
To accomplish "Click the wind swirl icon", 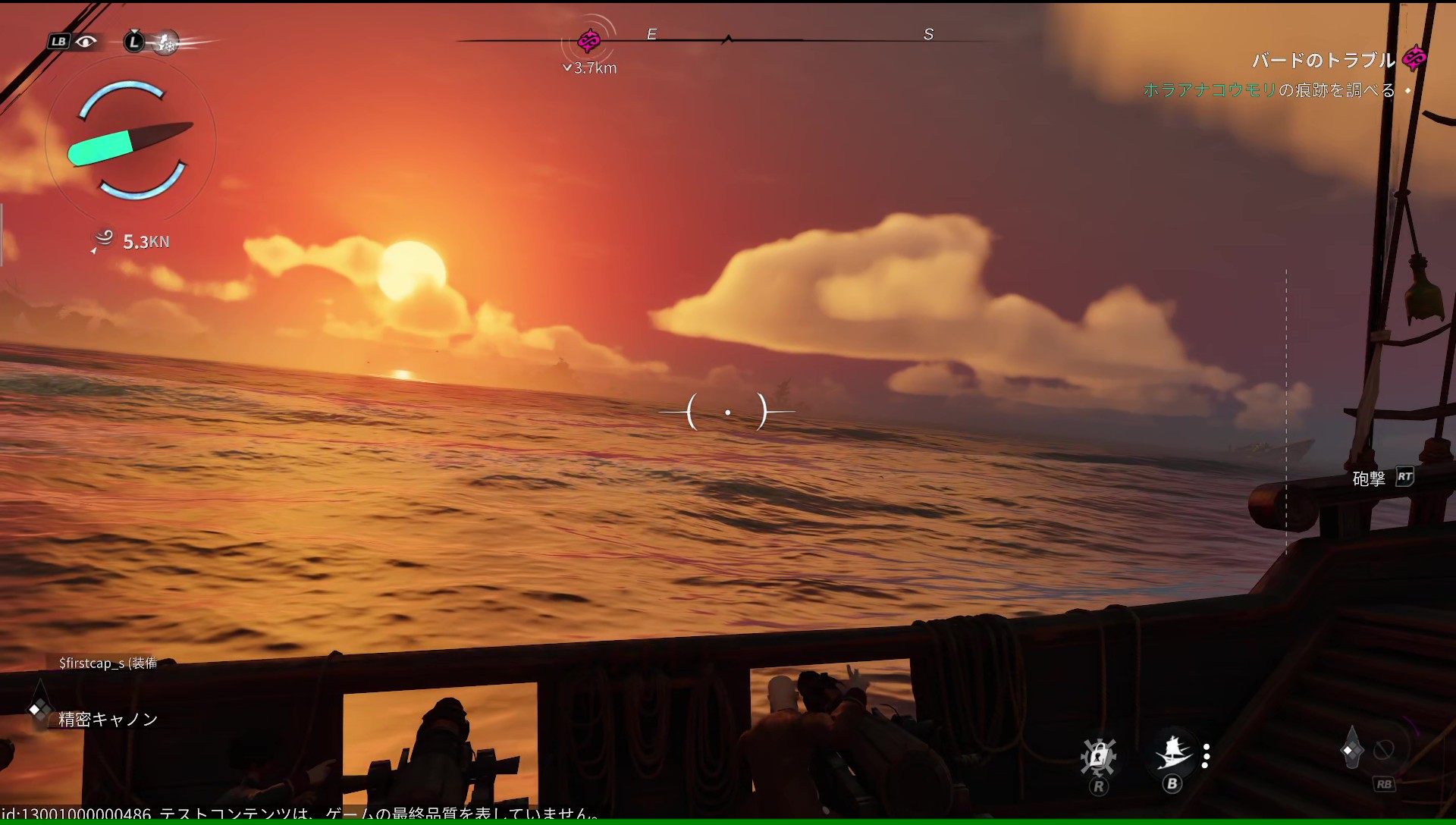I will (104, 238).
